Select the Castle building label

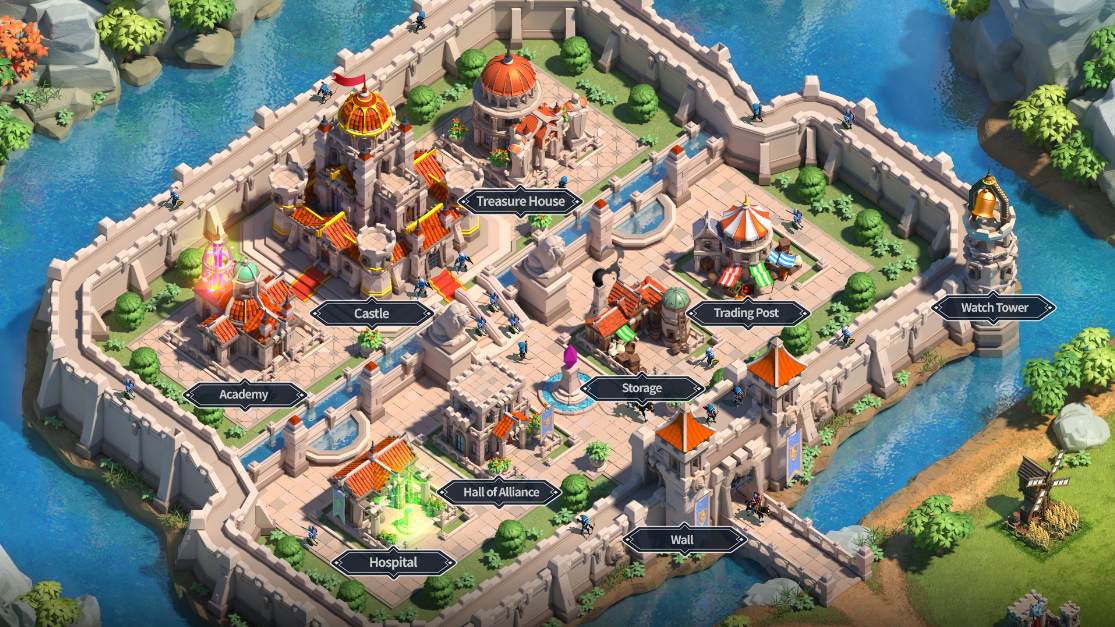pos(371,313)
